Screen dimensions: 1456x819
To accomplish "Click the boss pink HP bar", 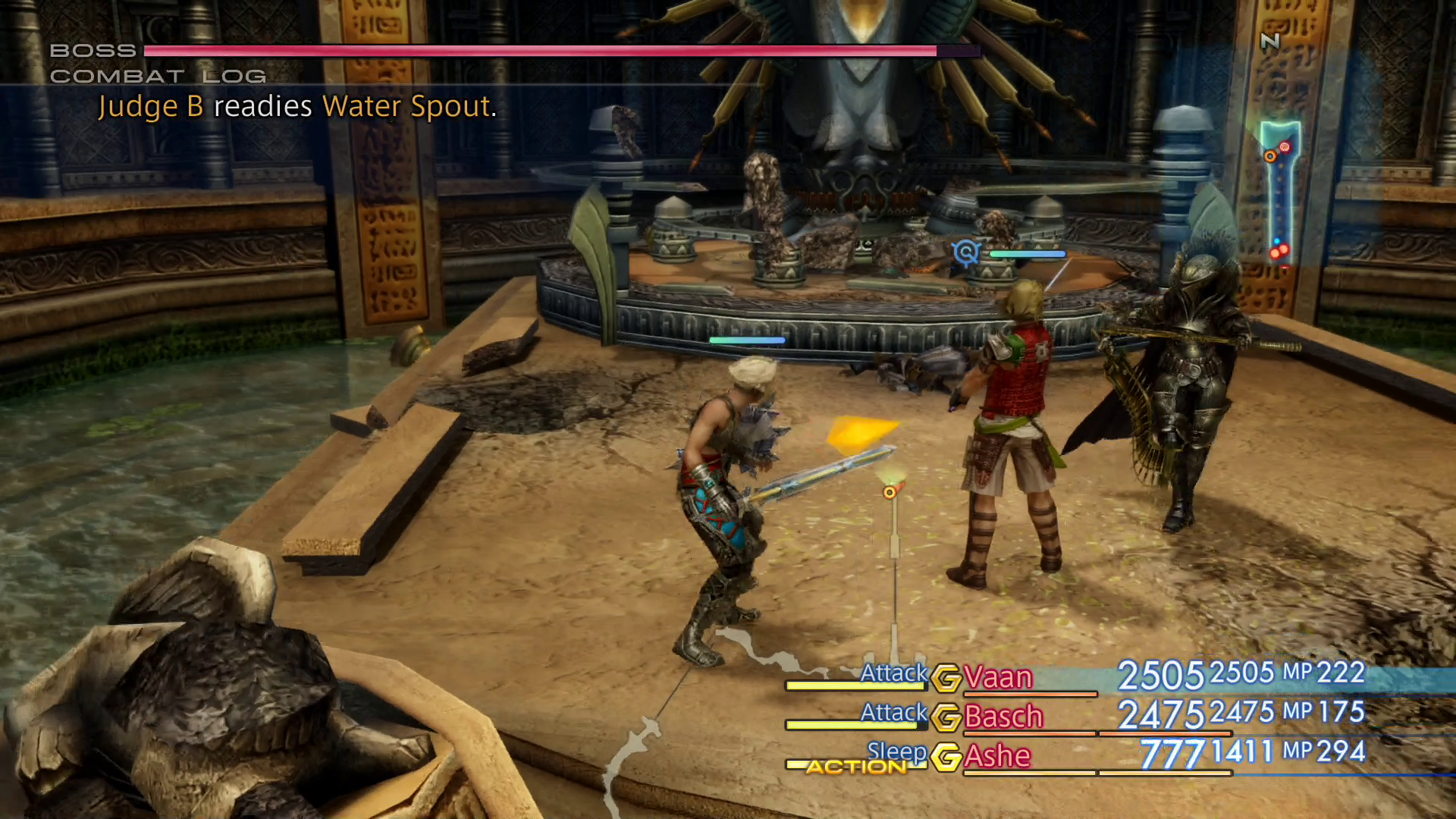I will point(531,52).
